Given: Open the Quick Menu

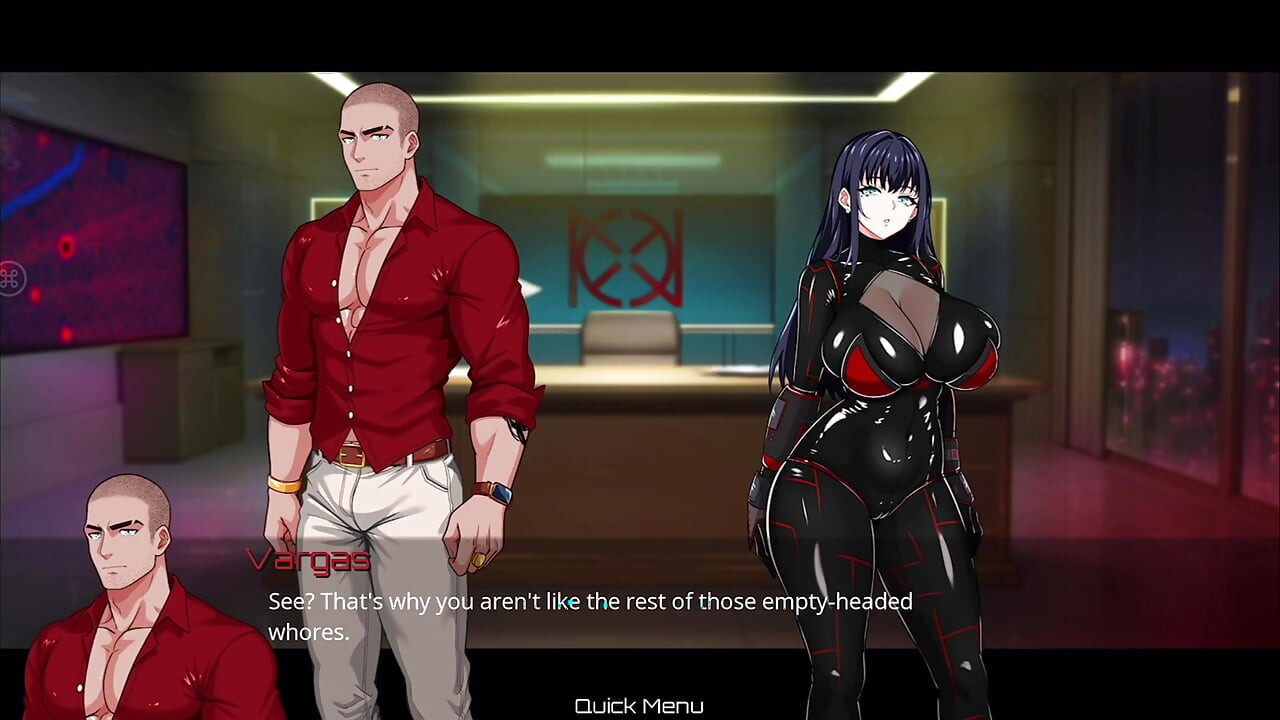Looking at the screenshot, I should tap(640, 705).
